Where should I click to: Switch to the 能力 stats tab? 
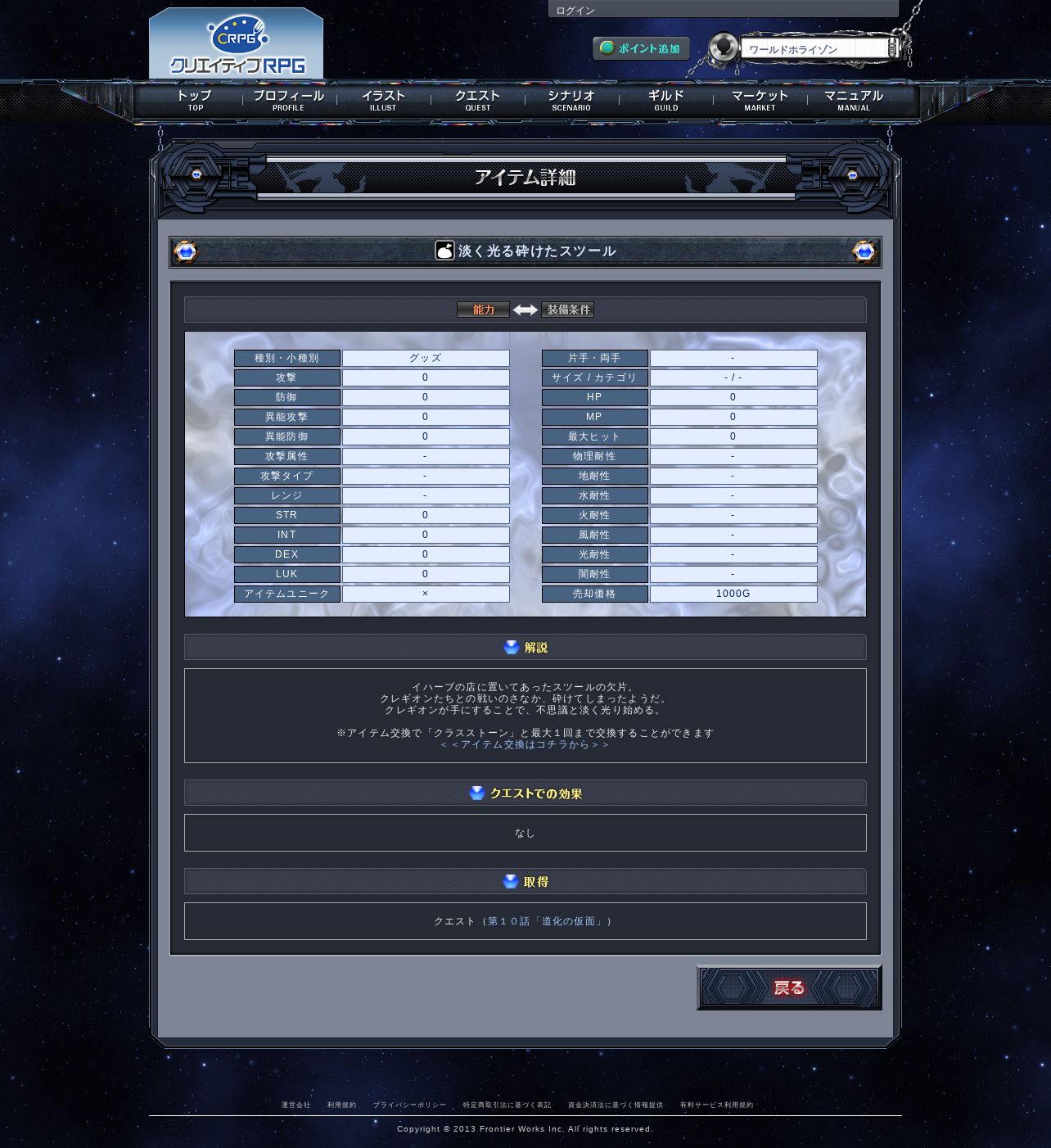coord(483,310)
